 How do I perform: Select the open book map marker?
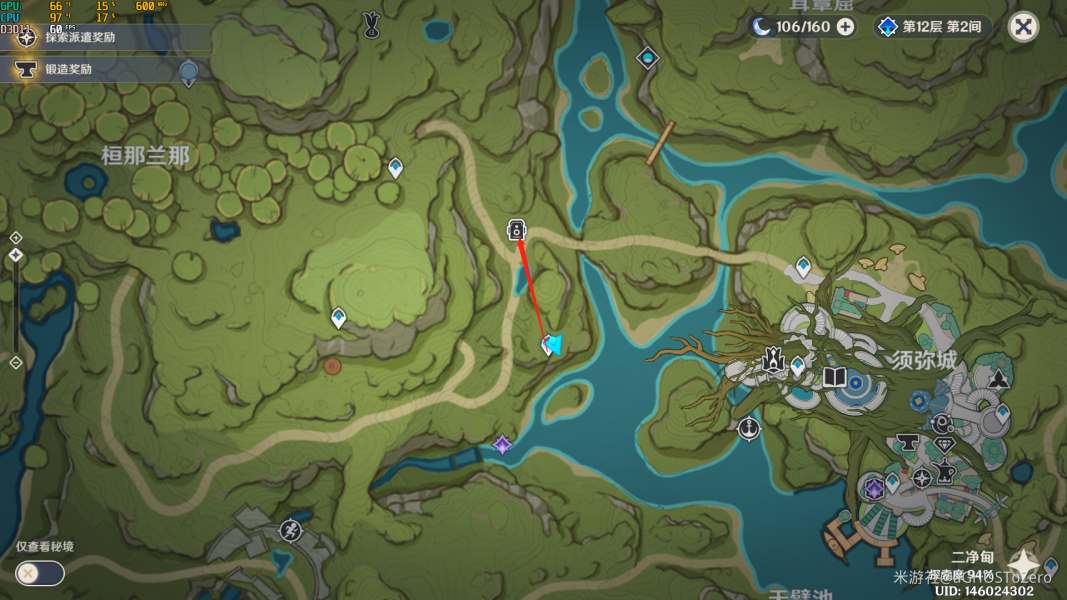click(x=834, y=378)
